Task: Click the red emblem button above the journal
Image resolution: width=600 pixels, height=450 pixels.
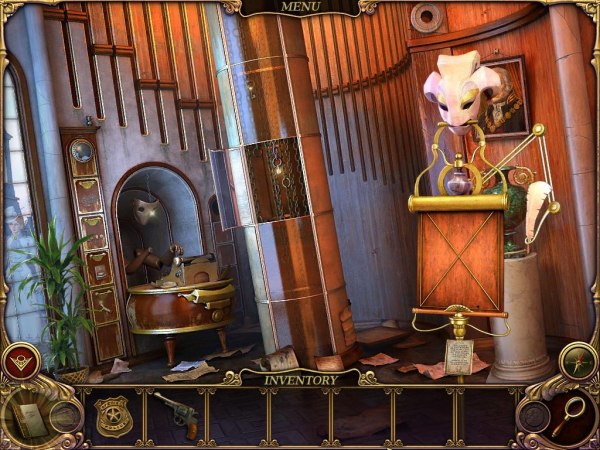Action: tap(21, 361)
